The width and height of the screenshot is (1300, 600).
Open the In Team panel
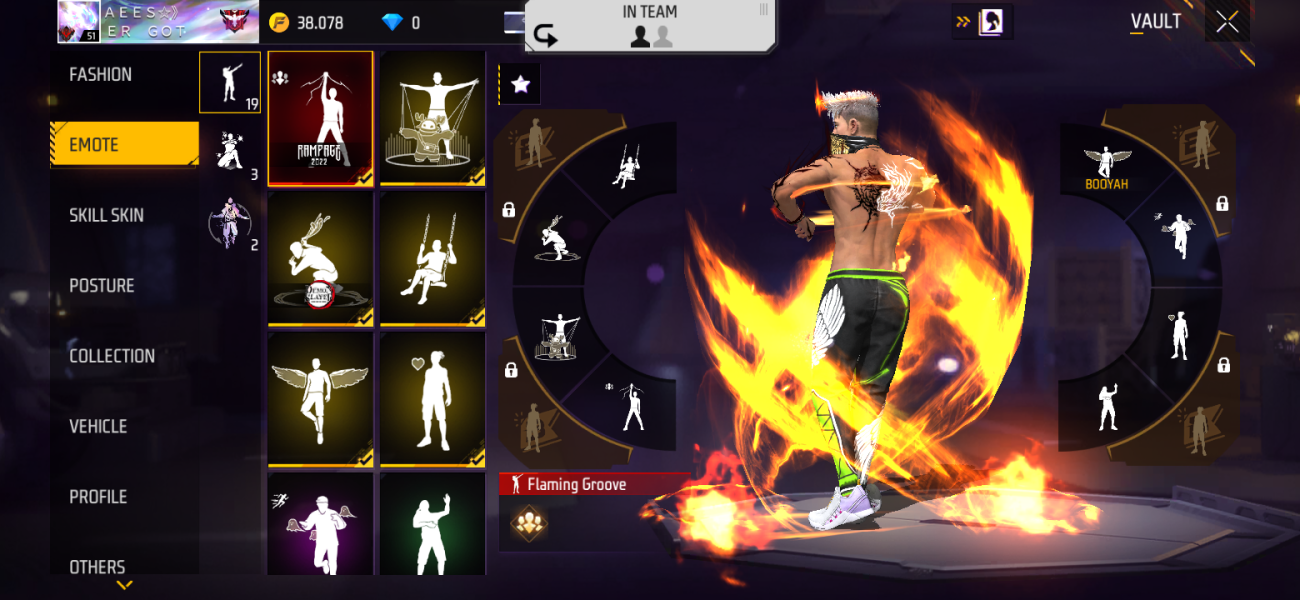pos(650,25)
